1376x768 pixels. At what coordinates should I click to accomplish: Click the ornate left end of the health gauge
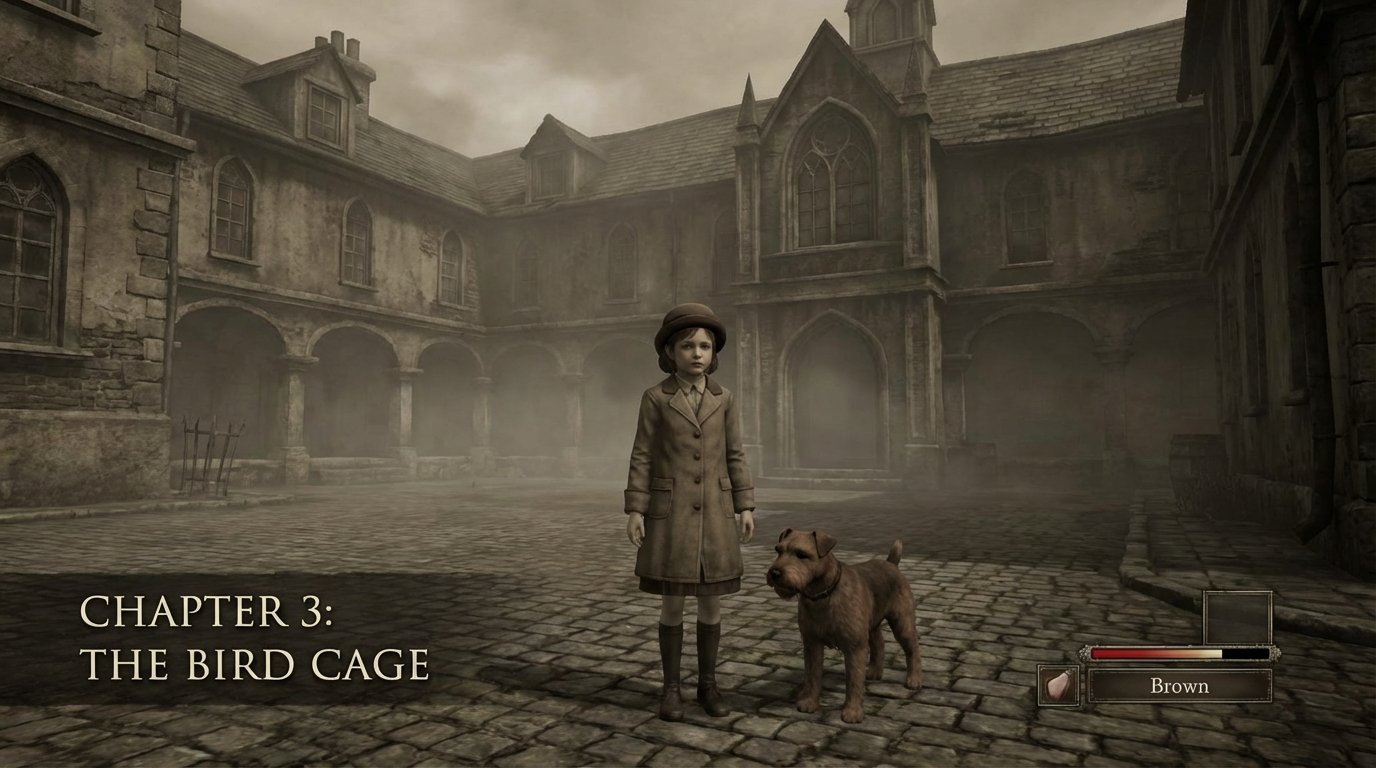click(x=1086, y=653)
